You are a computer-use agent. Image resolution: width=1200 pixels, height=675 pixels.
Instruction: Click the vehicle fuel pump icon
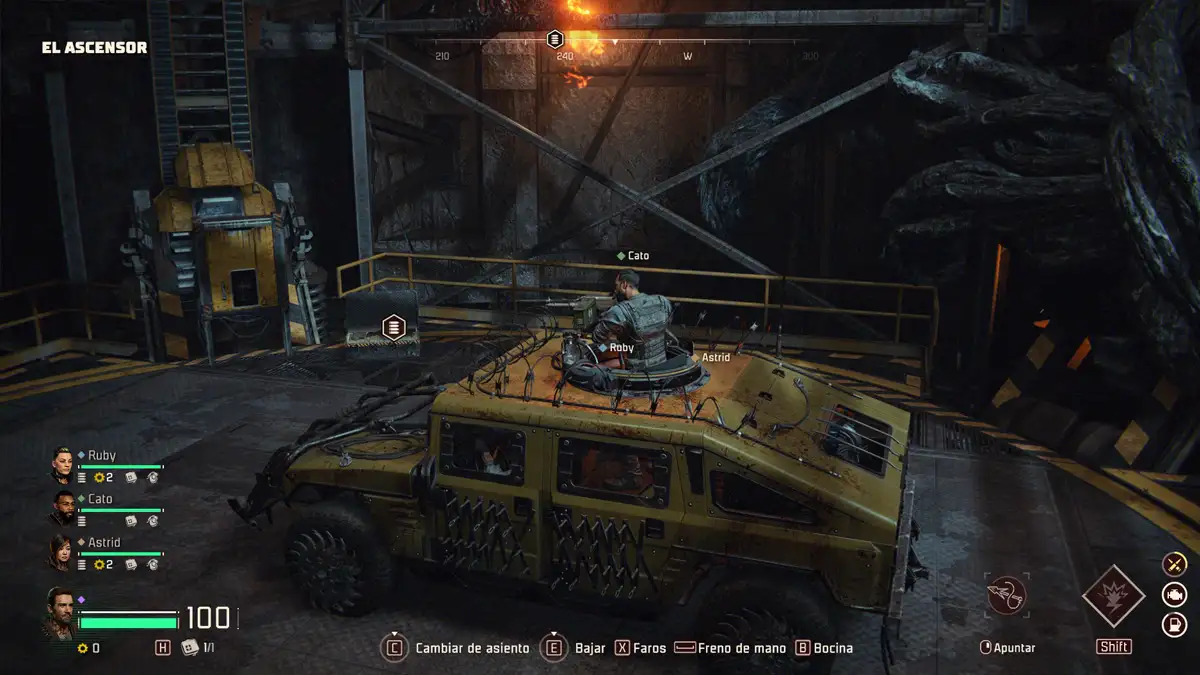click(1174, 626)
